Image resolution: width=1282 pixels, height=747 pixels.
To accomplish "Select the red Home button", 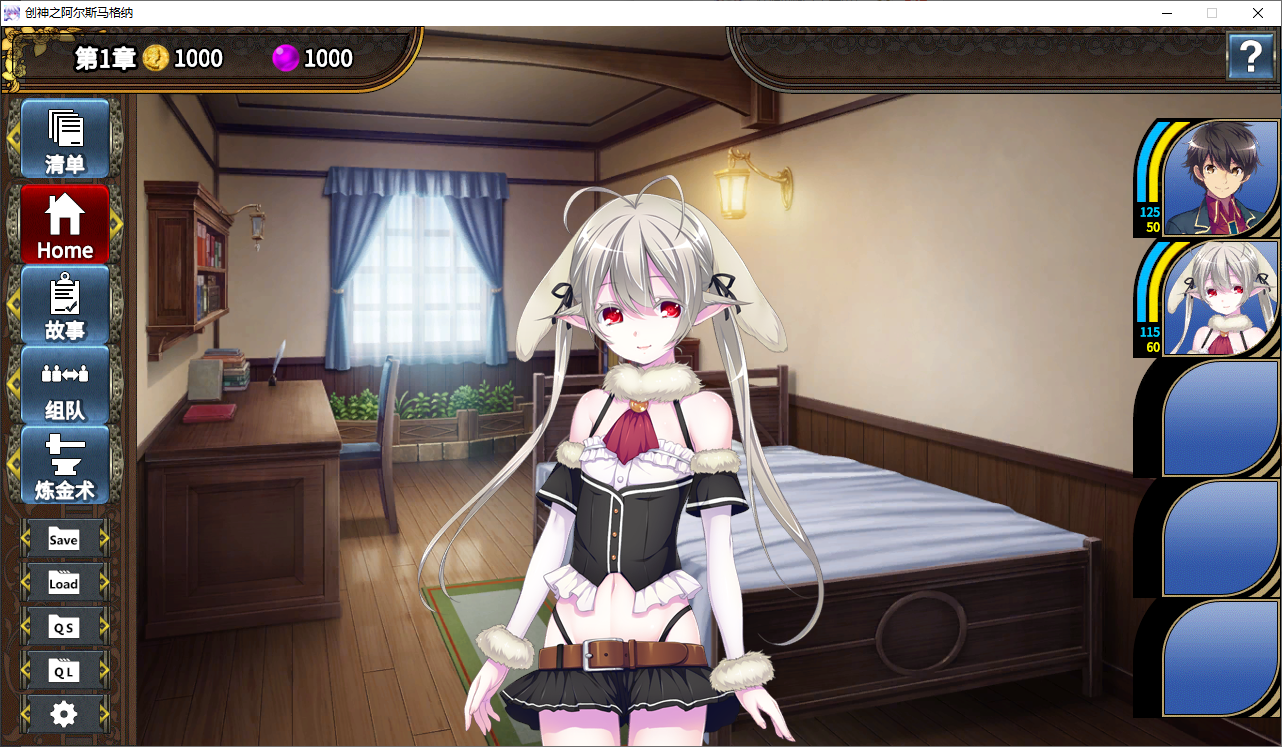I will pyautogui.click(x=65, y=224).
